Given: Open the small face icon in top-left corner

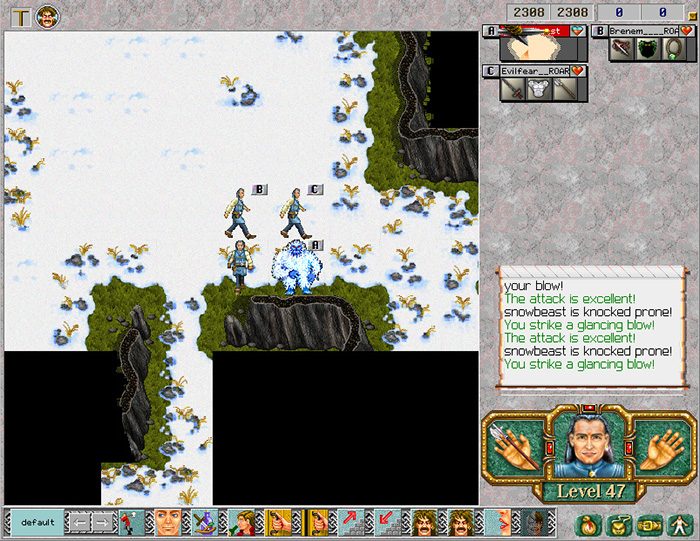Looking at the screenshot, I should point(46,16).
